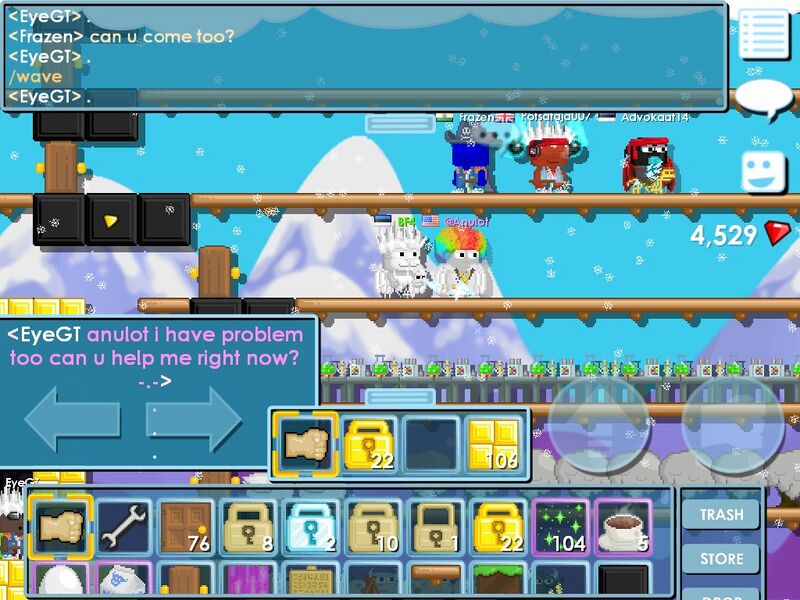Pick the lock stack showing 10
800x600 pixels.
point(373,527)
